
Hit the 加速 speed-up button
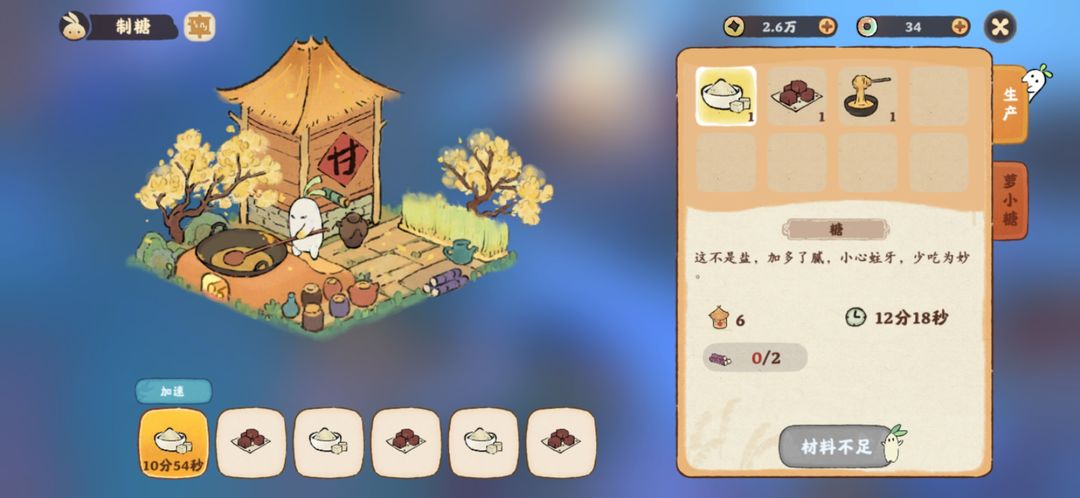click(173, 391)
